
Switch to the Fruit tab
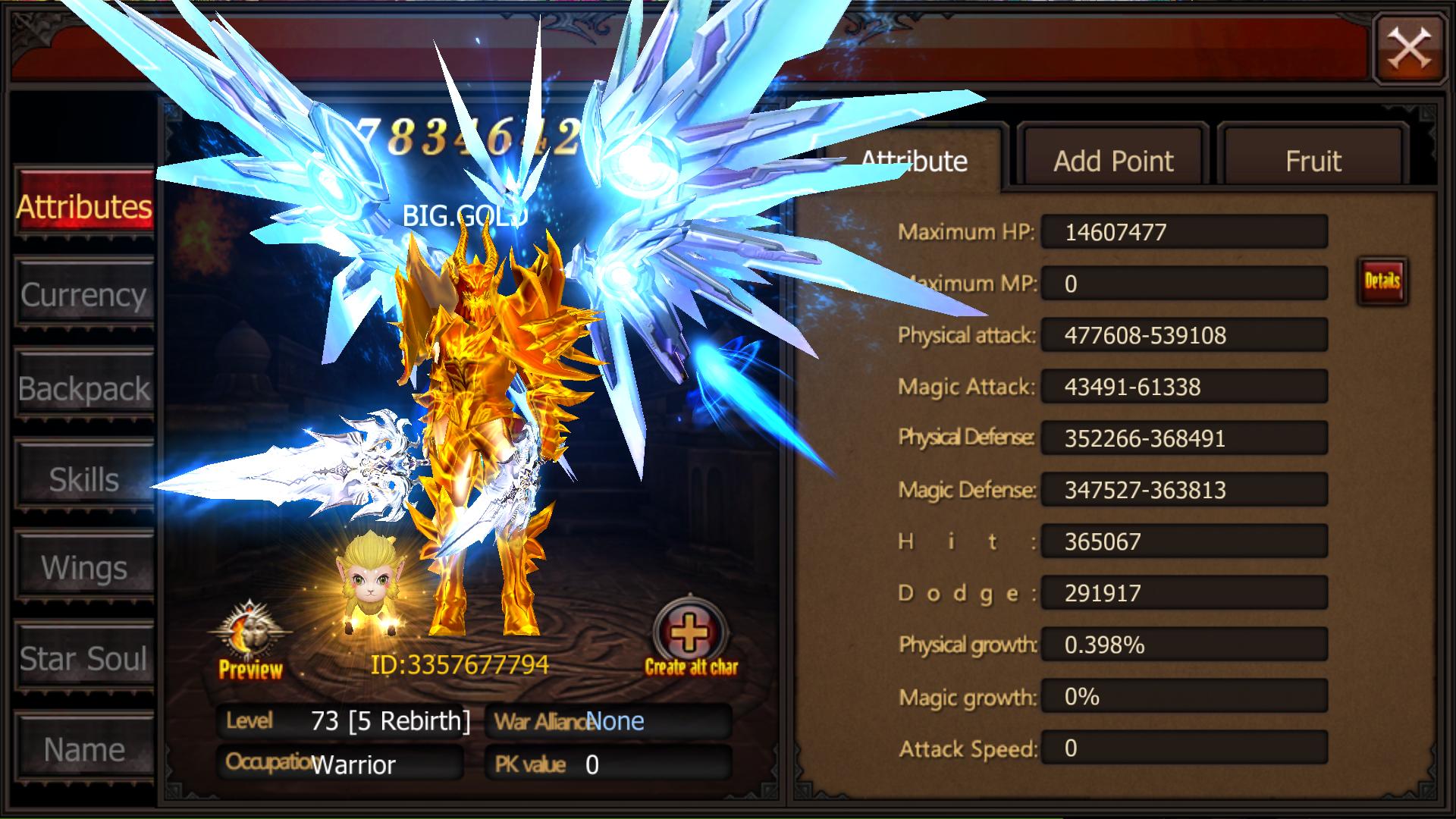click(1313, 161)
